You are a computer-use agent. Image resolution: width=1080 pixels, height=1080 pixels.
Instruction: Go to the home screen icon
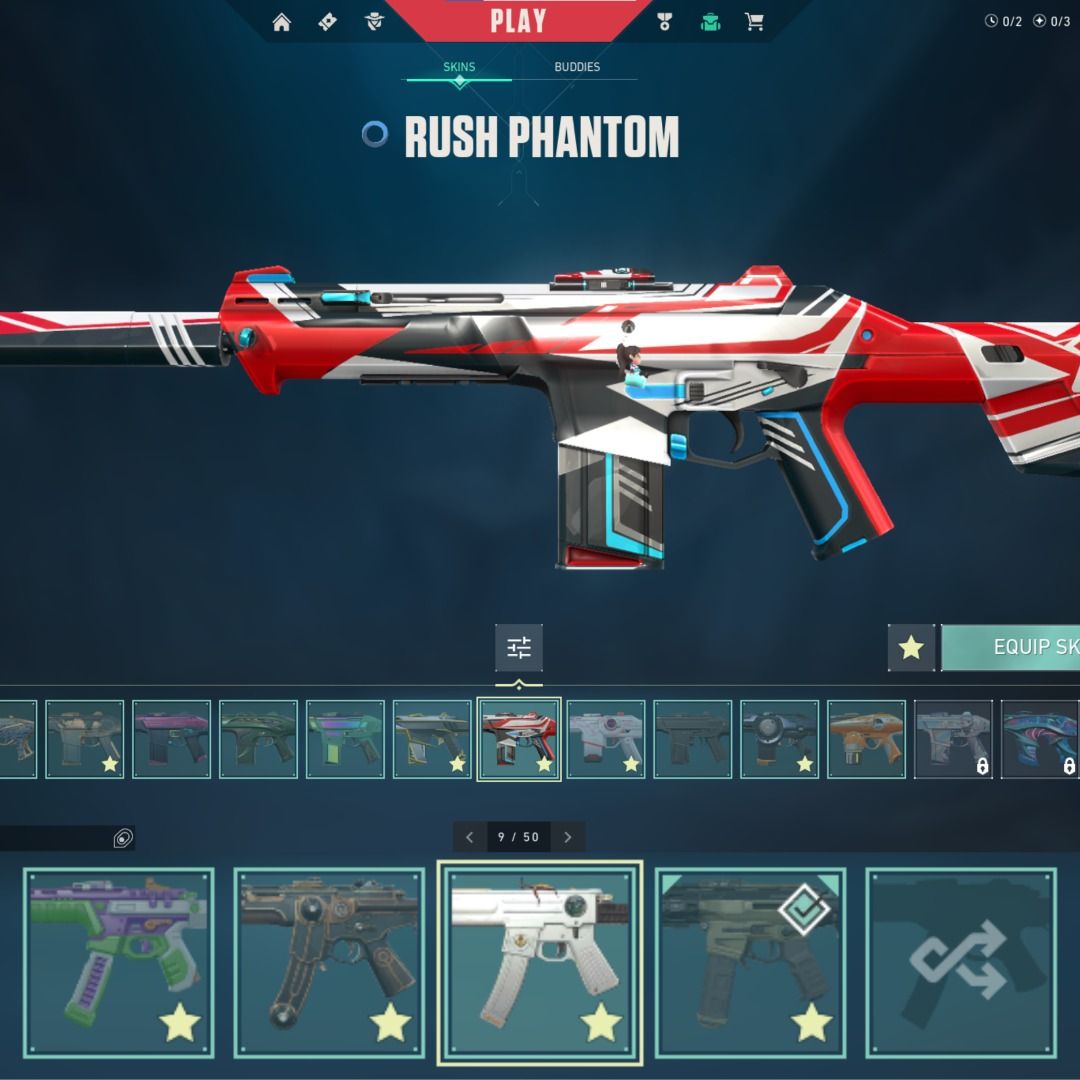[x=282, y=22]
